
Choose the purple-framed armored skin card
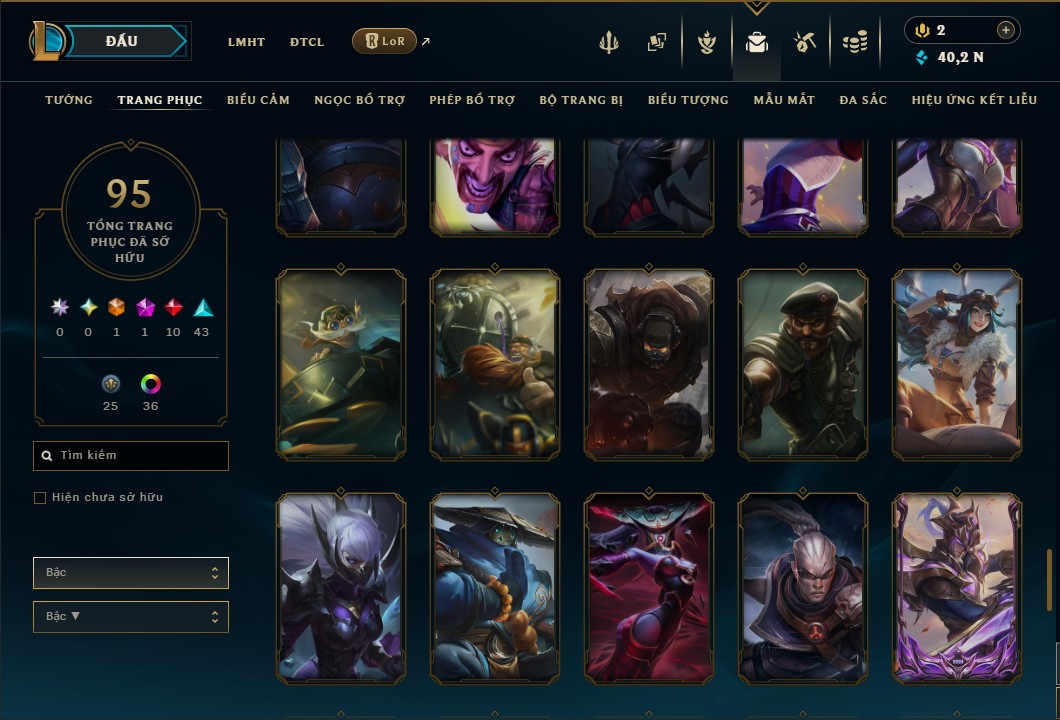957,588
